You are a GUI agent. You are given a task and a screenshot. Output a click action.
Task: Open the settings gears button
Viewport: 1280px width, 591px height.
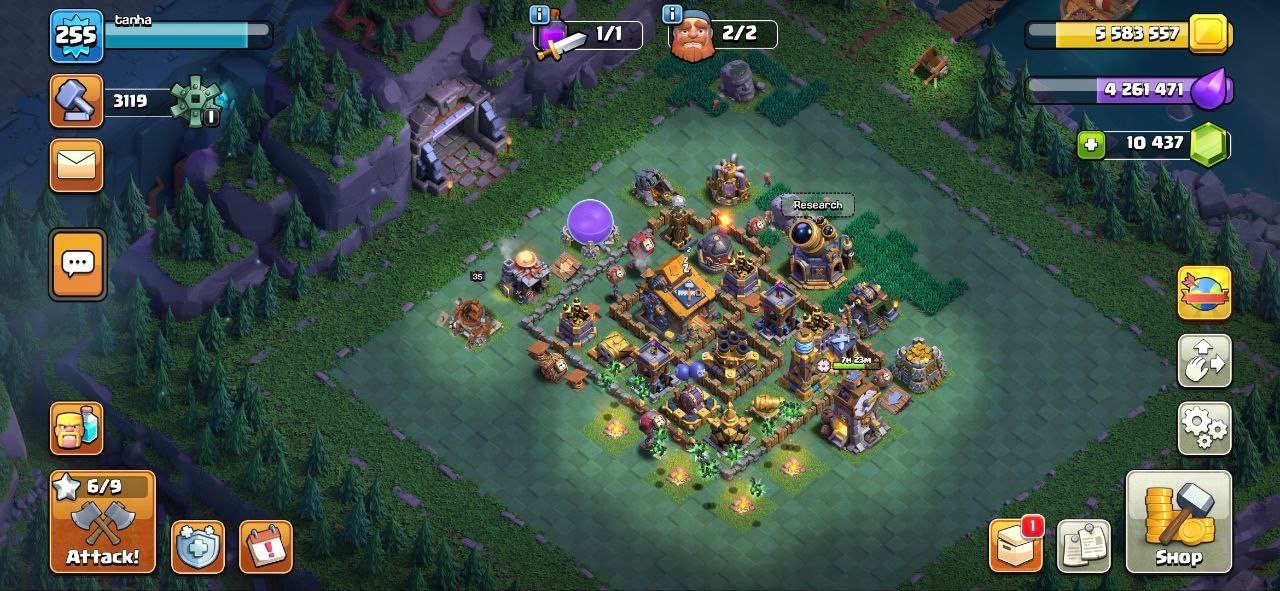point(1204,428)
